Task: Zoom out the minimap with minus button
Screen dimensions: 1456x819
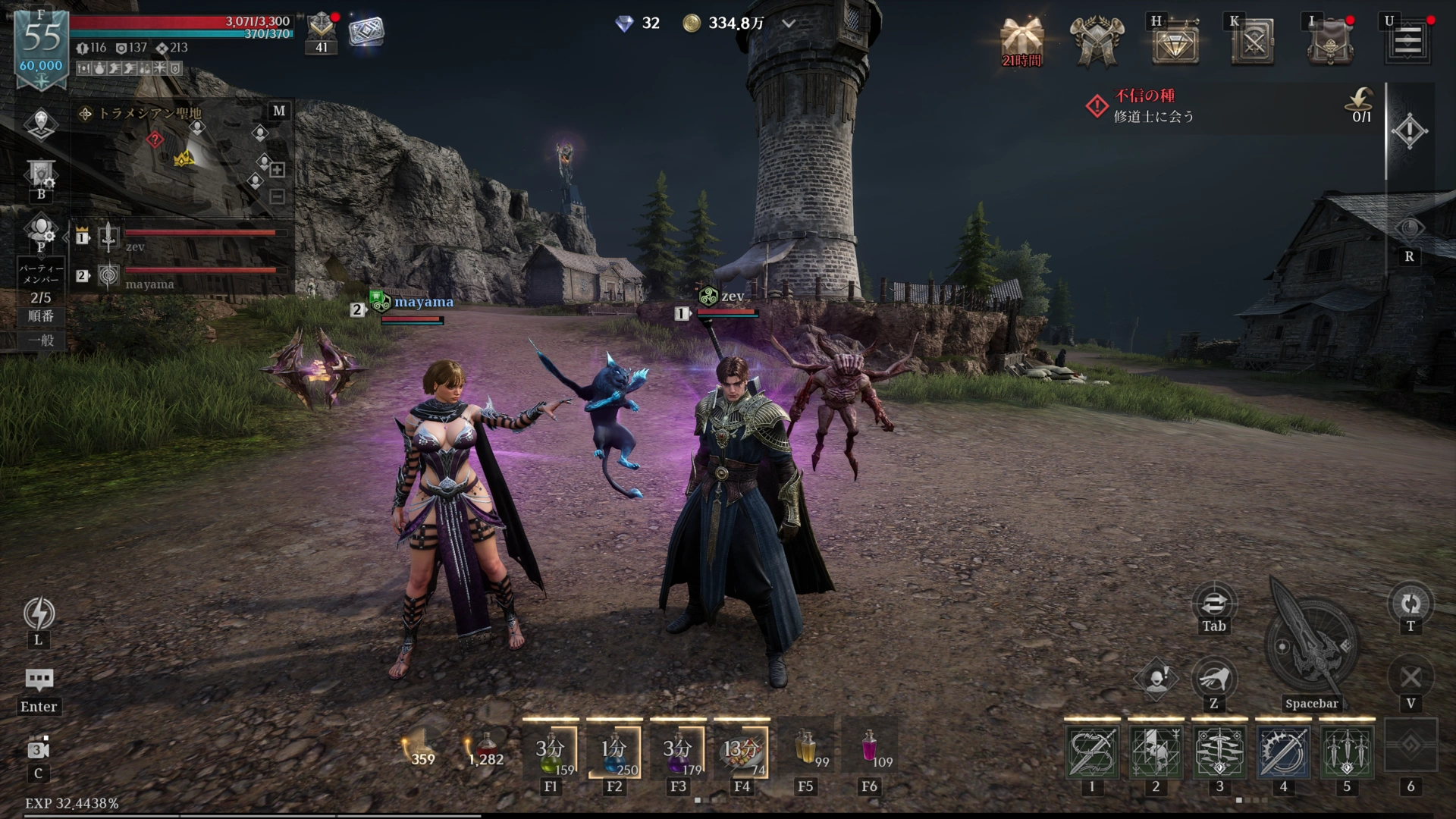Action: (x=278, y=197)
